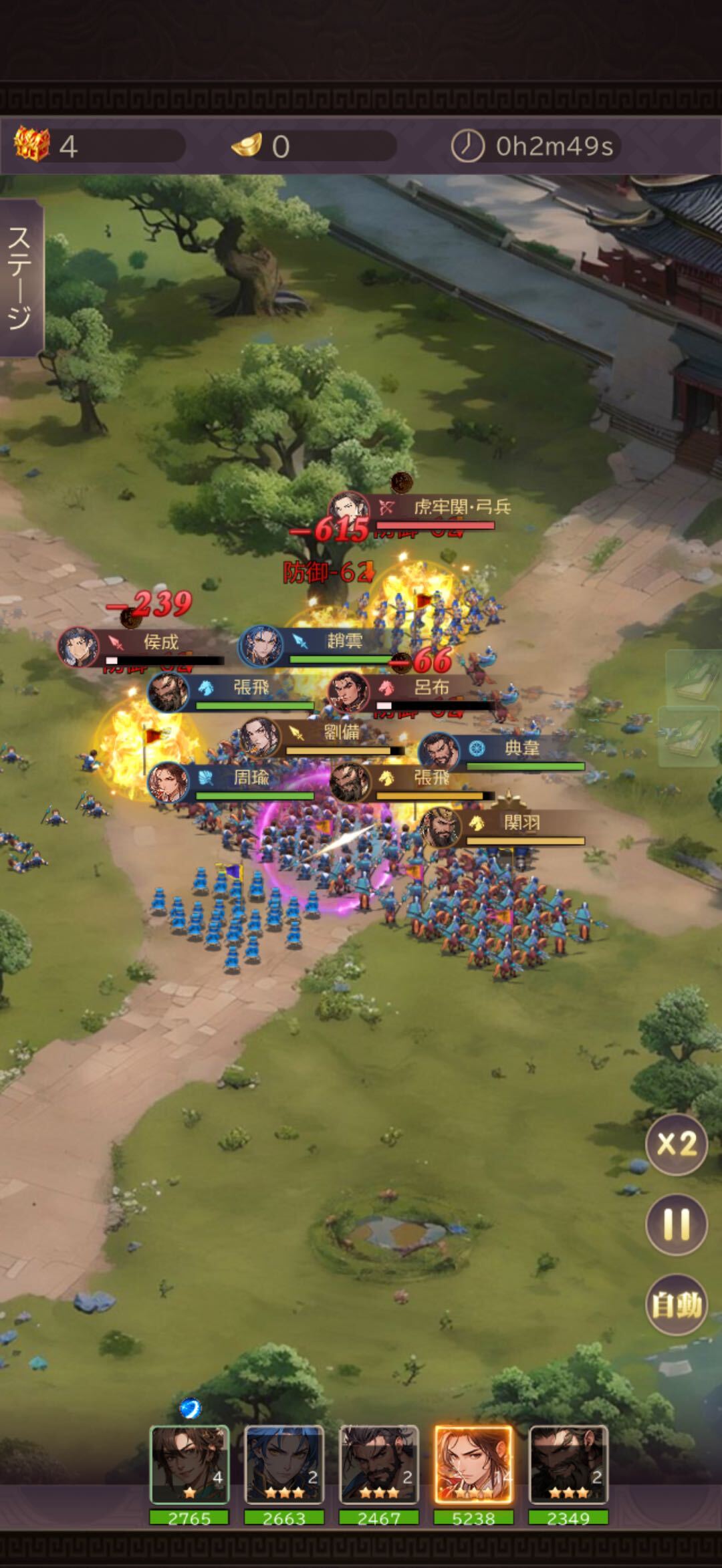Pick the dark-bearded hero with 2349 HP
Screen dimensions: 722x1568
coord(568,1465)
